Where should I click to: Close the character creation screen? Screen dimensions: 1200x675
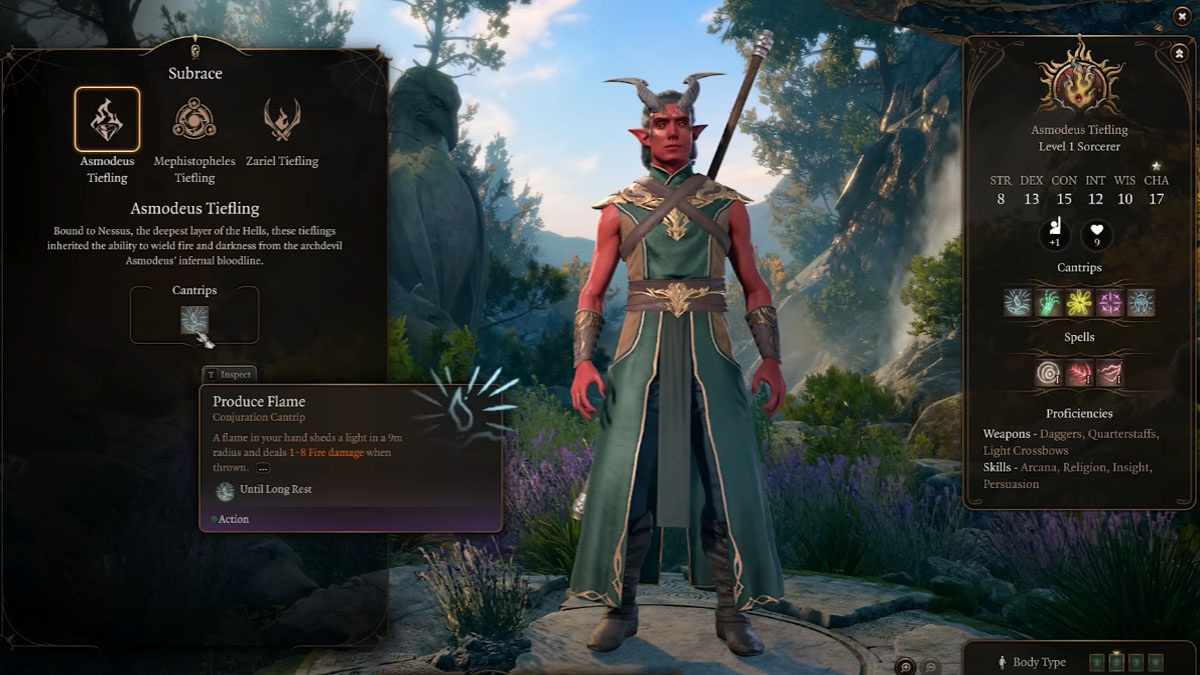(x=1180, y=16)
